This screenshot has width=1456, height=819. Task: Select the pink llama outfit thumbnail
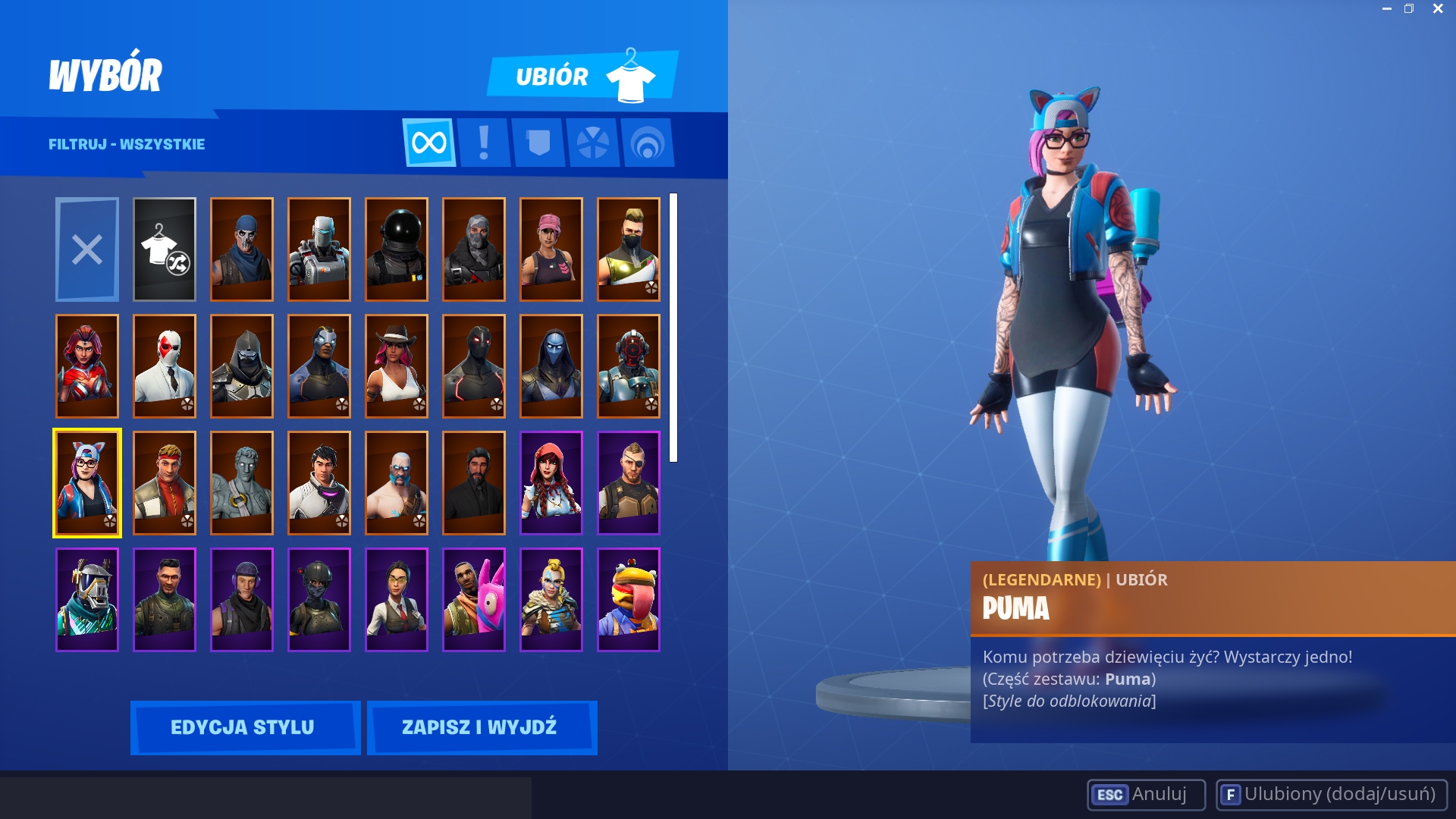click(473, 598)
